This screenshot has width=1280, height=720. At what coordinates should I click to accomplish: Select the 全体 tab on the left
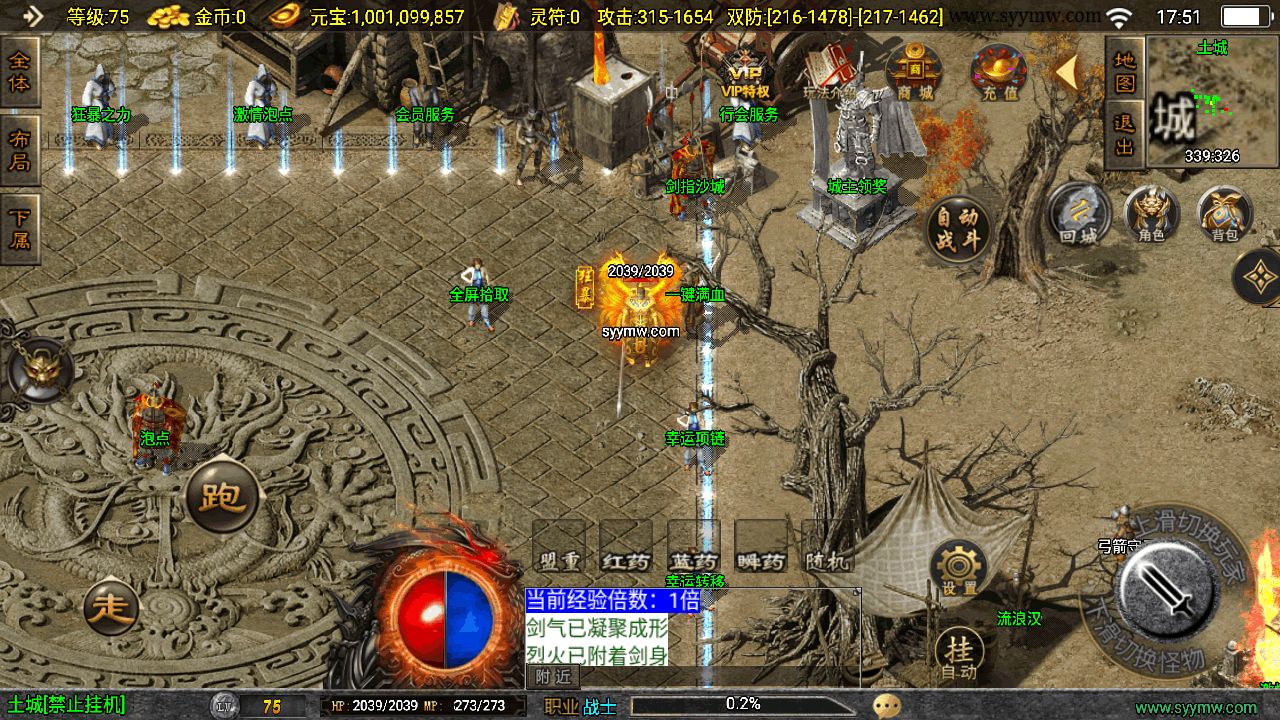click(x=20, y=71)
